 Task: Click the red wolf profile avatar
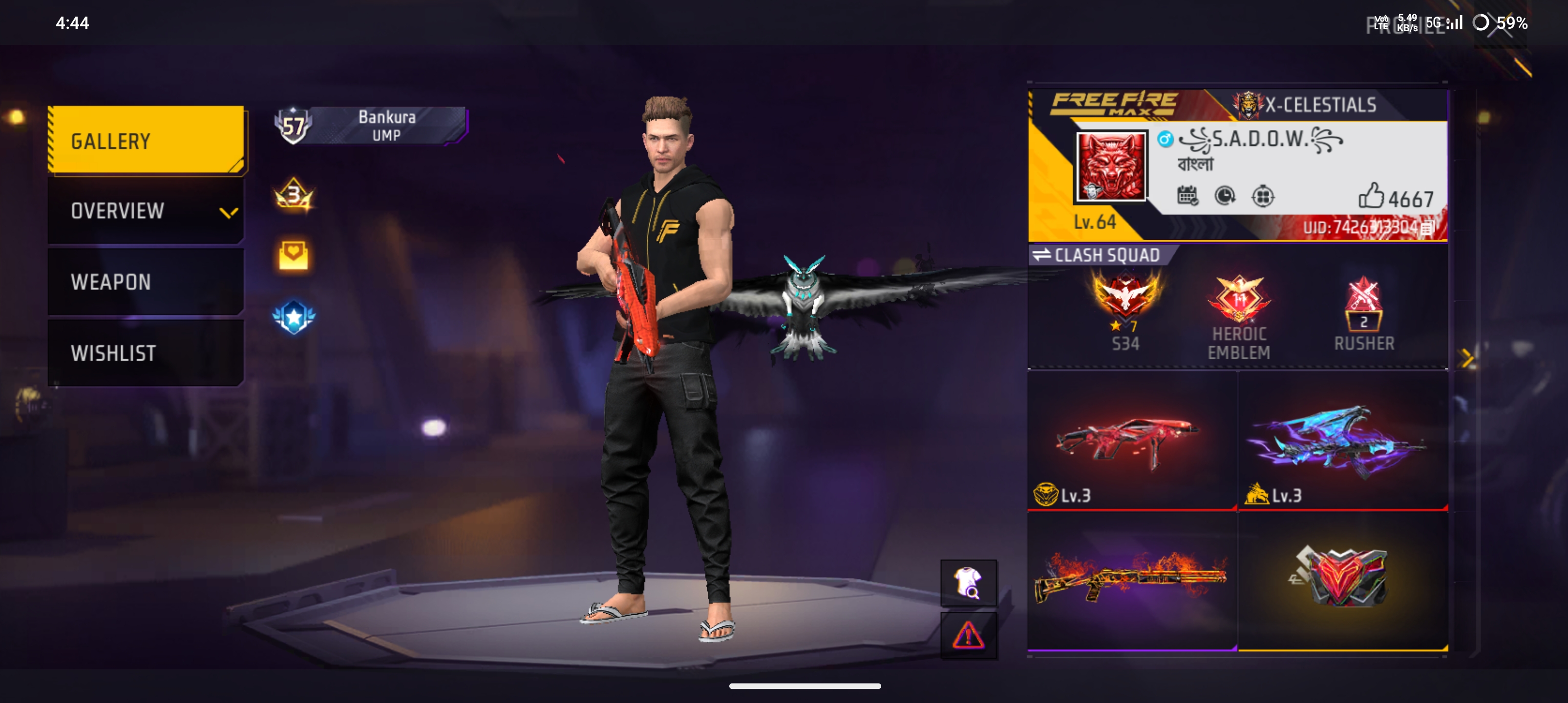tap(1110, 166)
